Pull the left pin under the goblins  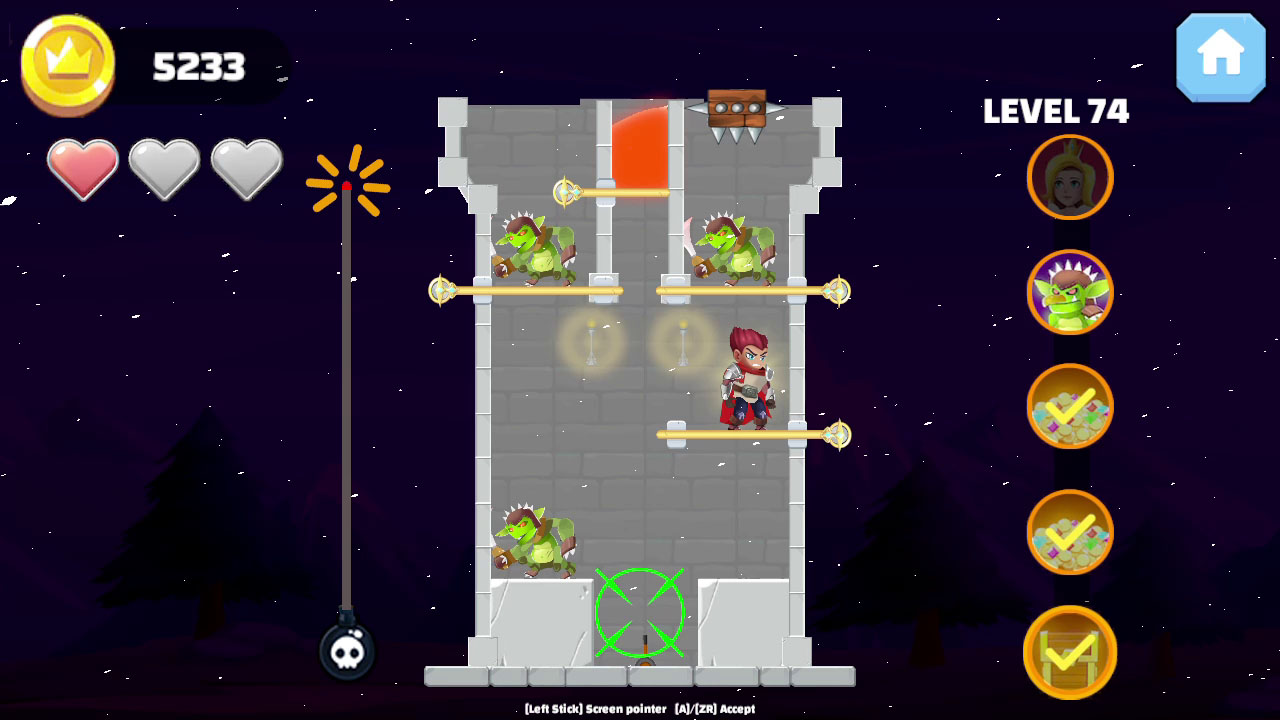(x=440, y=291)
